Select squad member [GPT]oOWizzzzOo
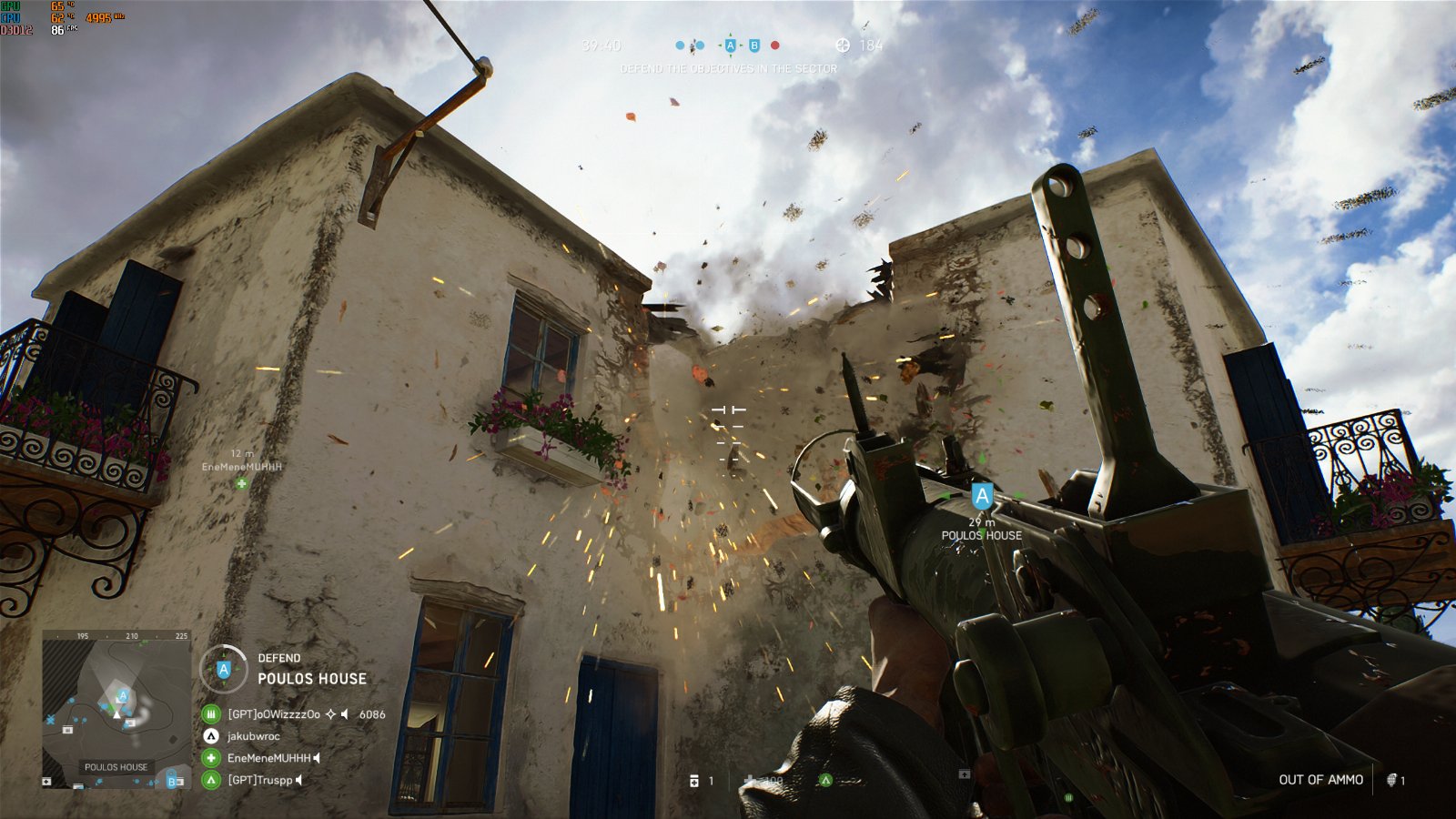 tap(274, 714)
